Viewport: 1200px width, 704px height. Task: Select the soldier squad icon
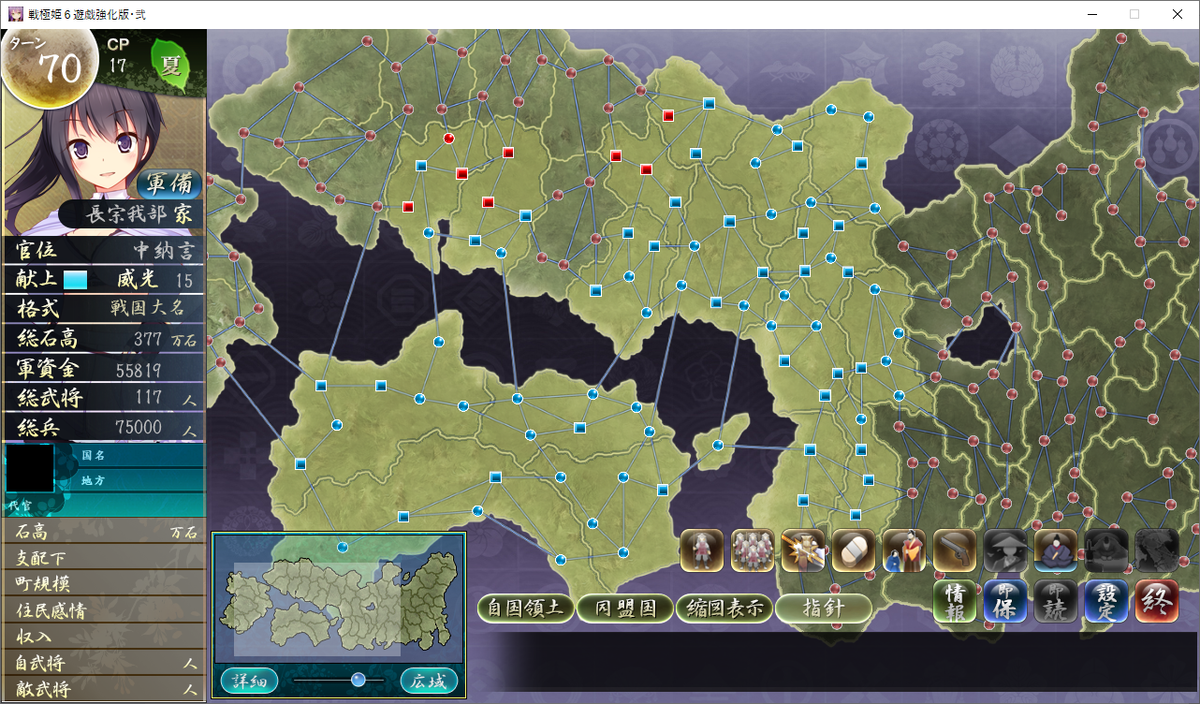pos(753,550)
